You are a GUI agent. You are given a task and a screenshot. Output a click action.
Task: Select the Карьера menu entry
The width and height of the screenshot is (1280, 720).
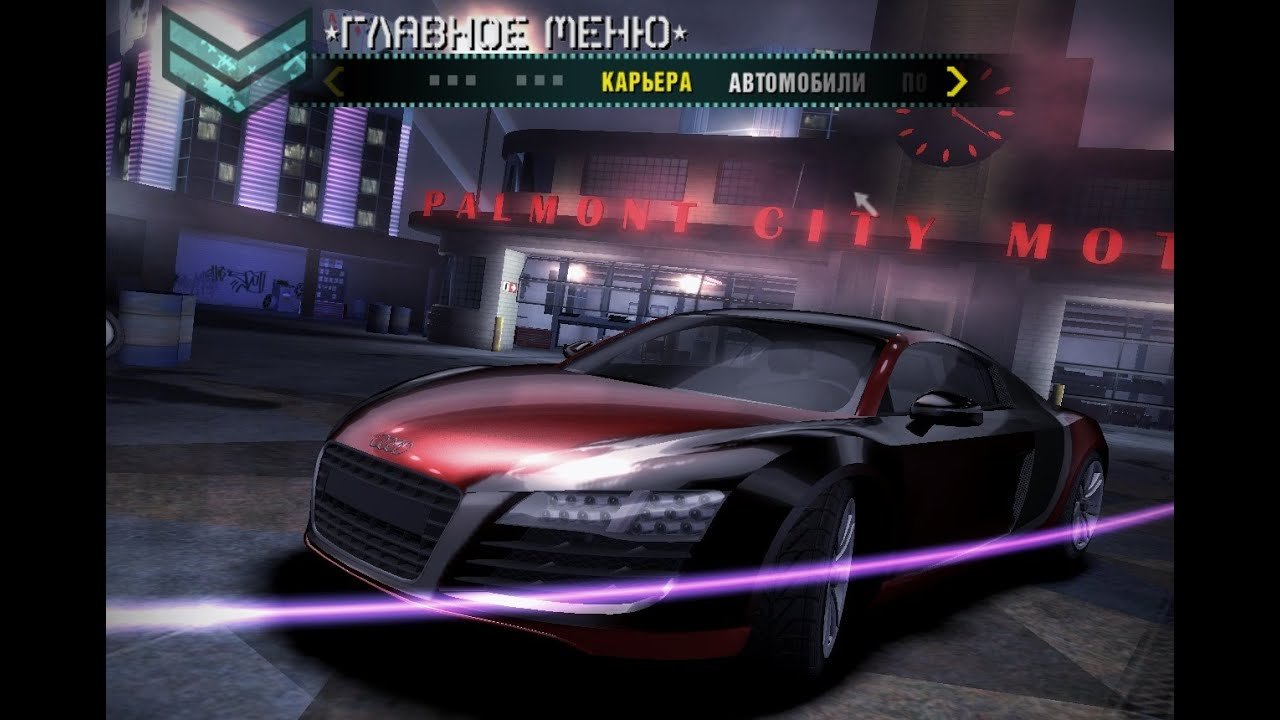point(646,82)
